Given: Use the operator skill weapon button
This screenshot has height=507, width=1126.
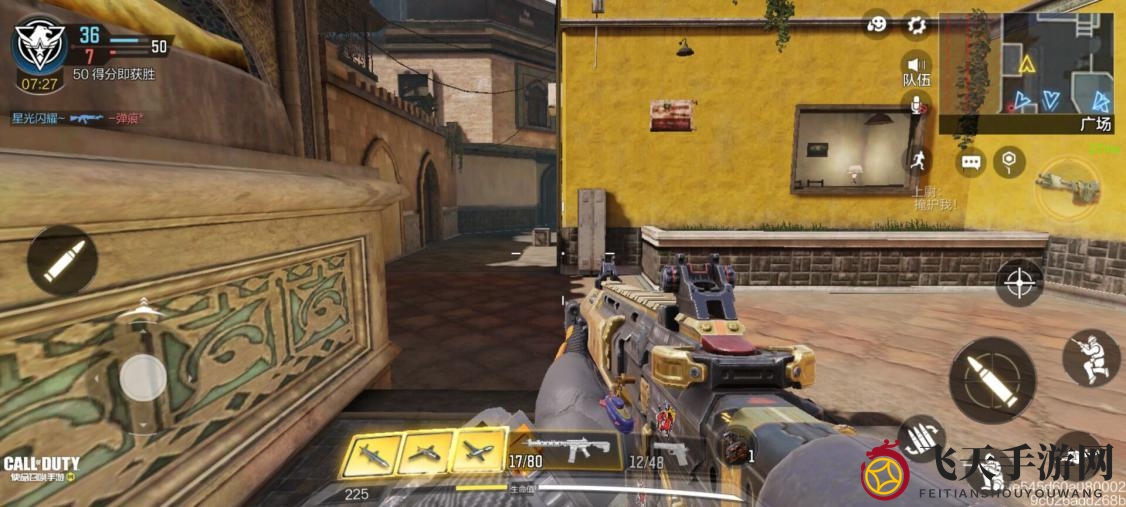Looking at the screenshot, I should click(x=1066, y=187).
